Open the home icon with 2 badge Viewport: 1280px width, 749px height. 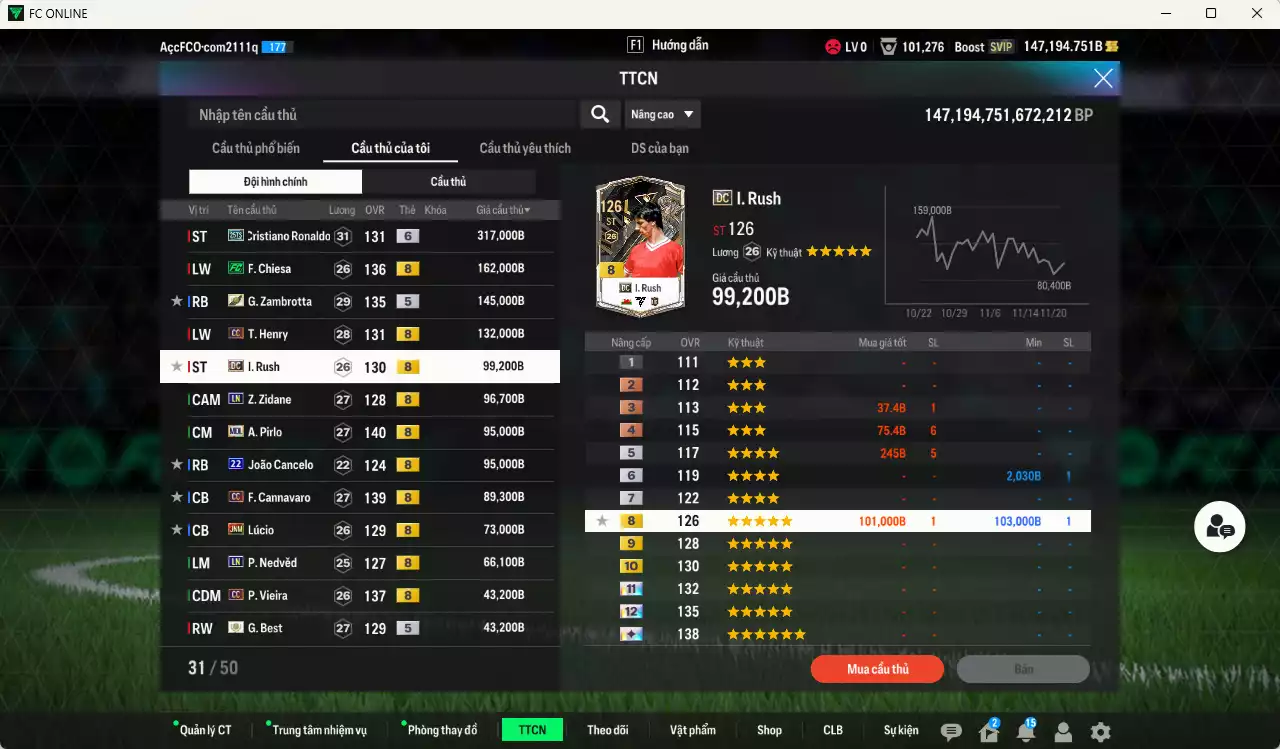[986, 731]
